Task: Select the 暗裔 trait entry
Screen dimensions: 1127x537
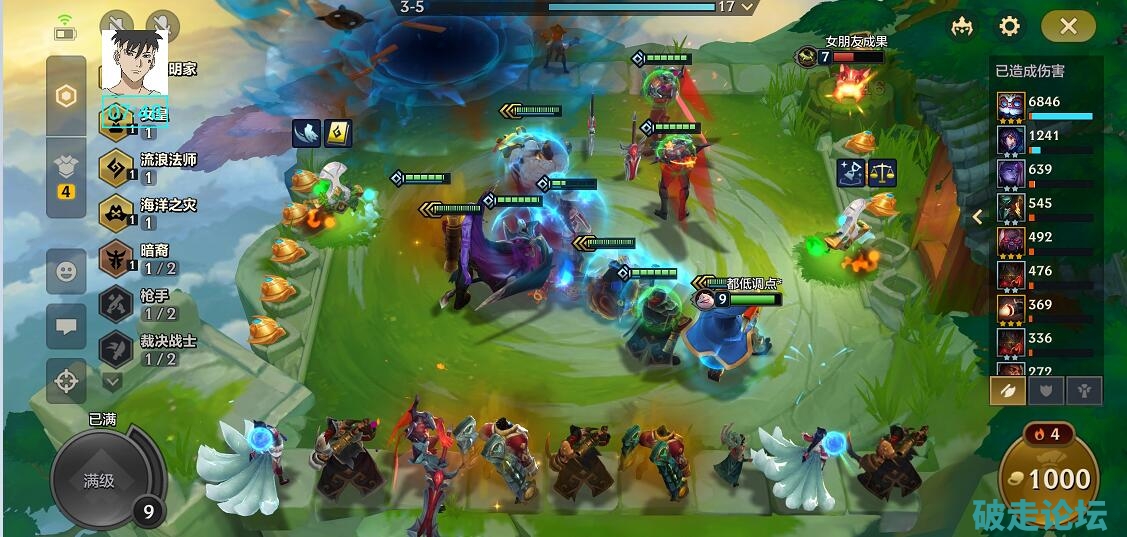Action: click(150, 259)
